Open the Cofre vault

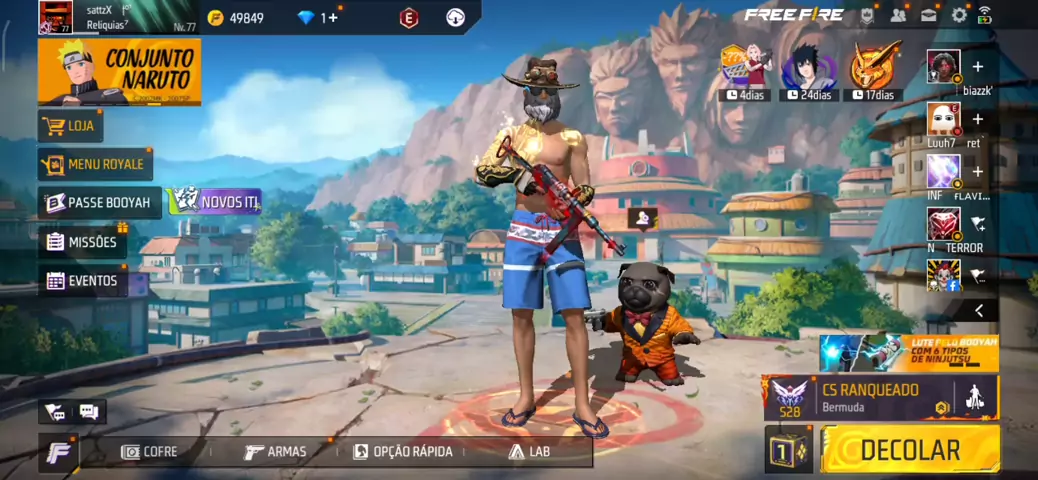tap(149, 451)
